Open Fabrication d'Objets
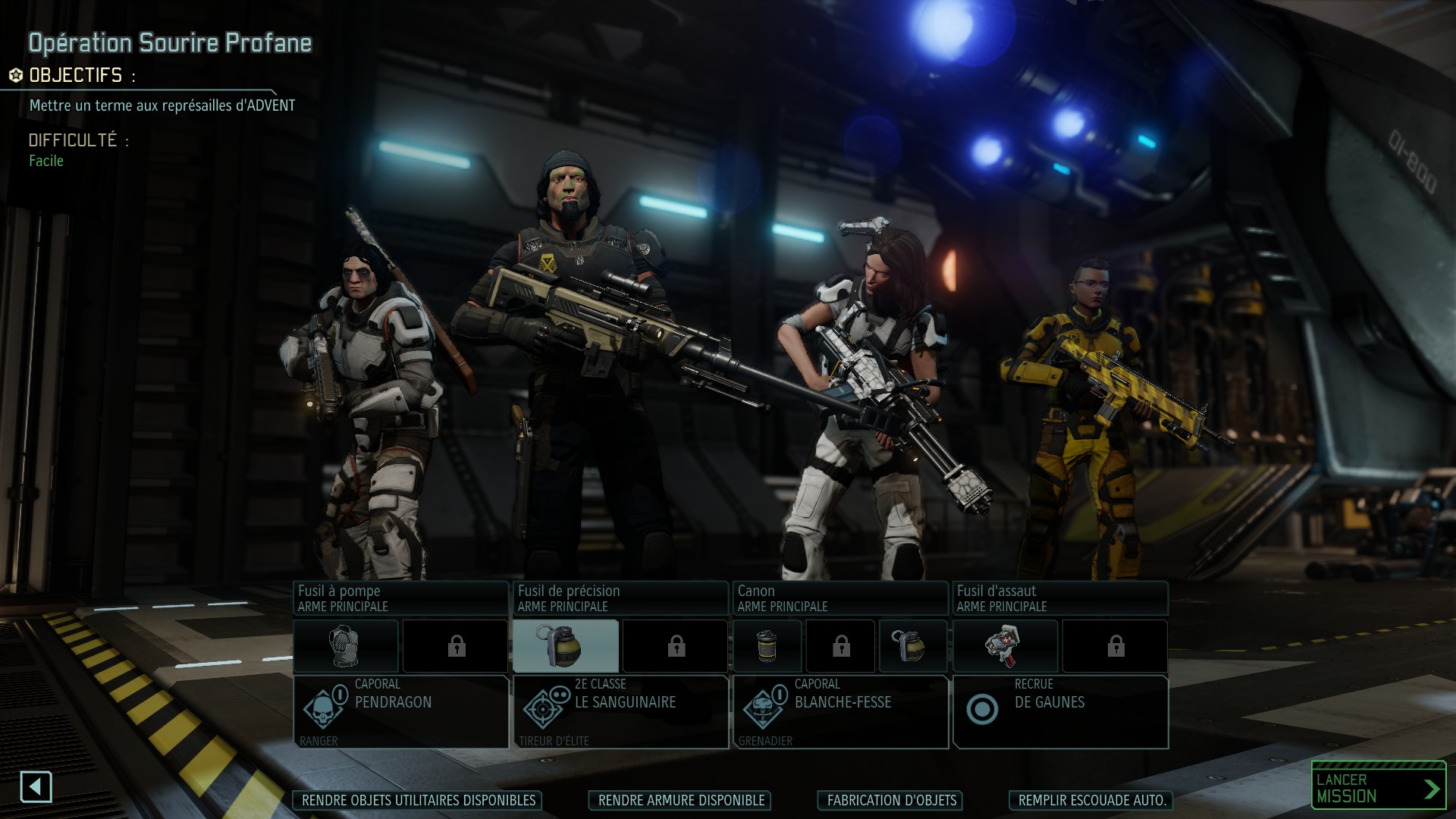Screen dimensions: 1456x819 click(x=891, y=800)
